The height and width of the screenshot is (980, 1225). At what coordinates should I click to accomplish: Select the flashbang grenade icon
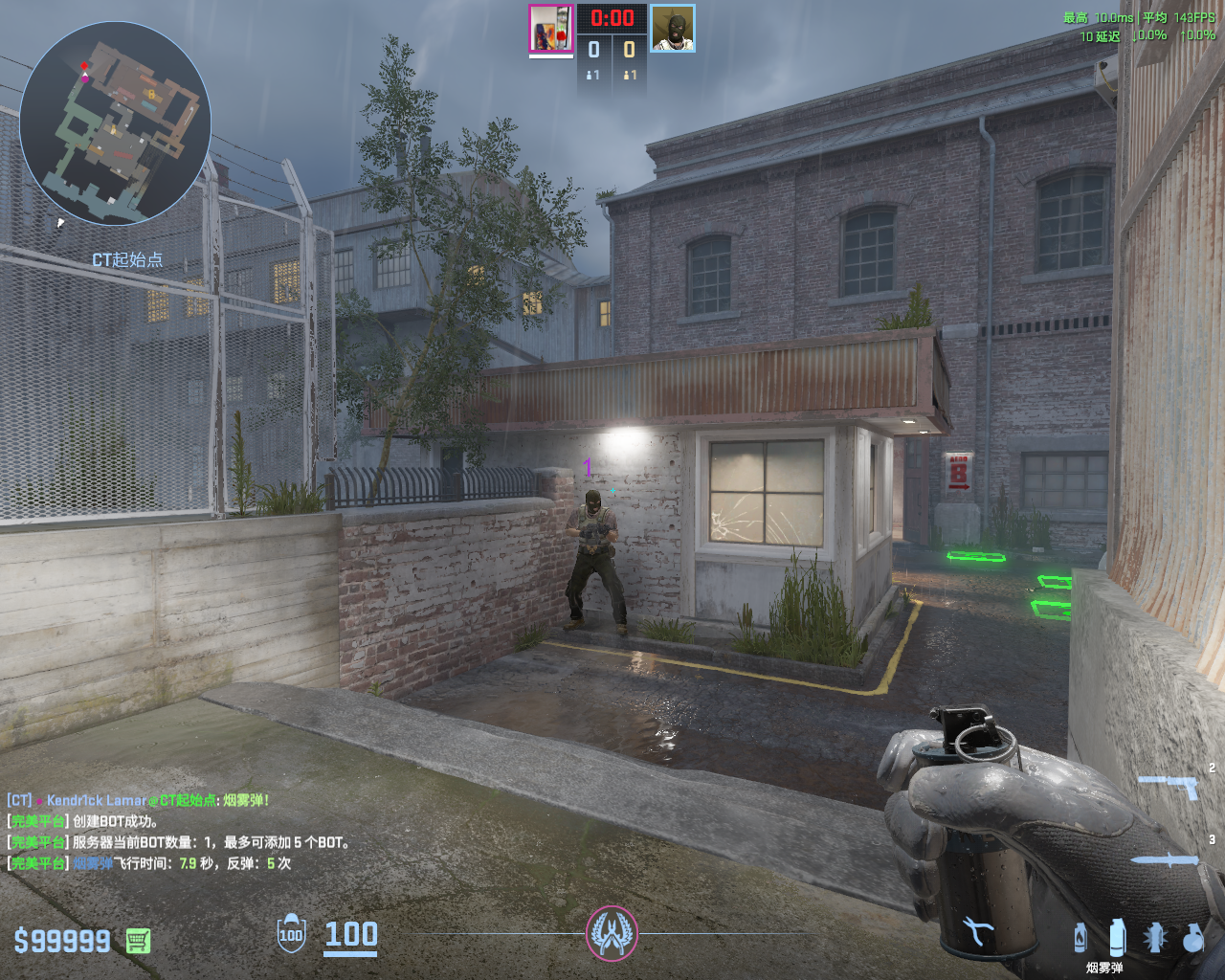1155,938
